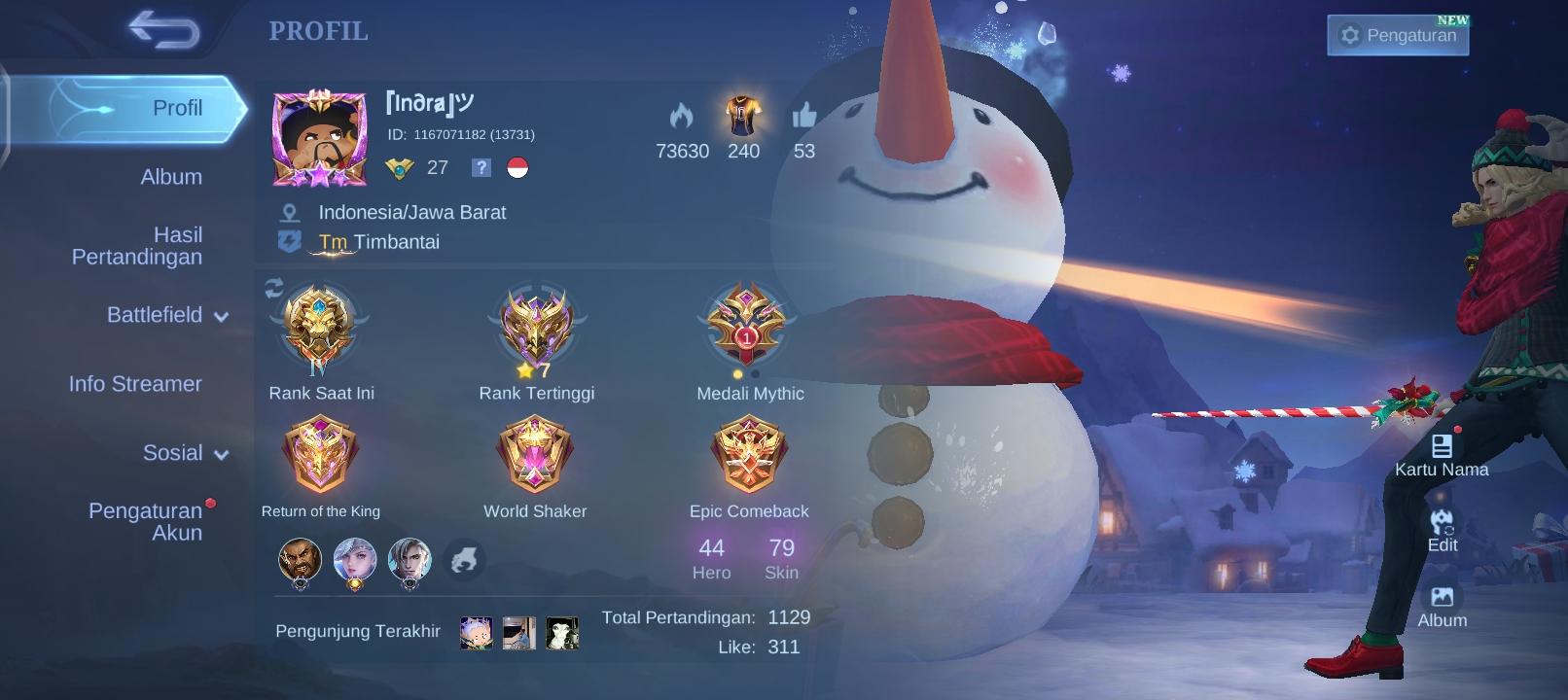Open the account help question mark icon
Image resolution: width=1568 pixels, height=700 pixels.
tap(480, 168)
